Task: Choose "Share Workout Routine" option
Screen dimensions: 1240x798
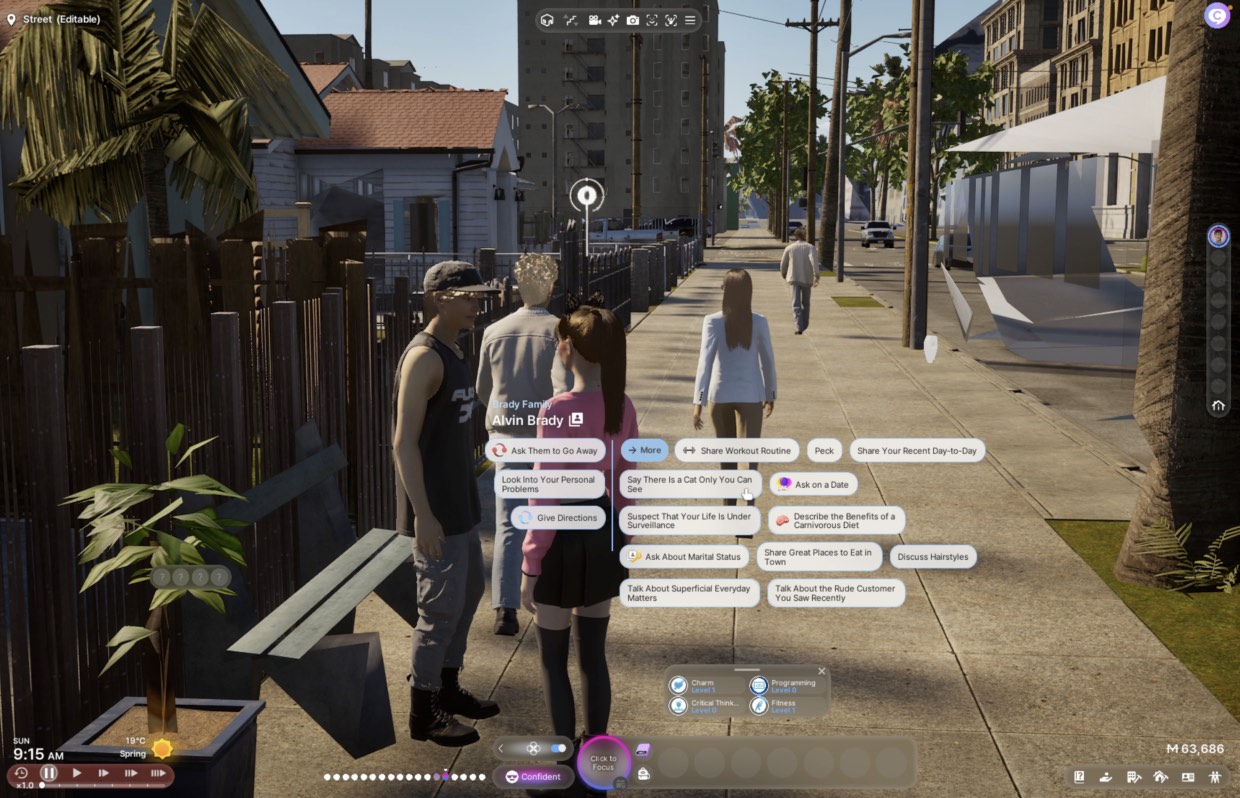Action: [737, 451]
